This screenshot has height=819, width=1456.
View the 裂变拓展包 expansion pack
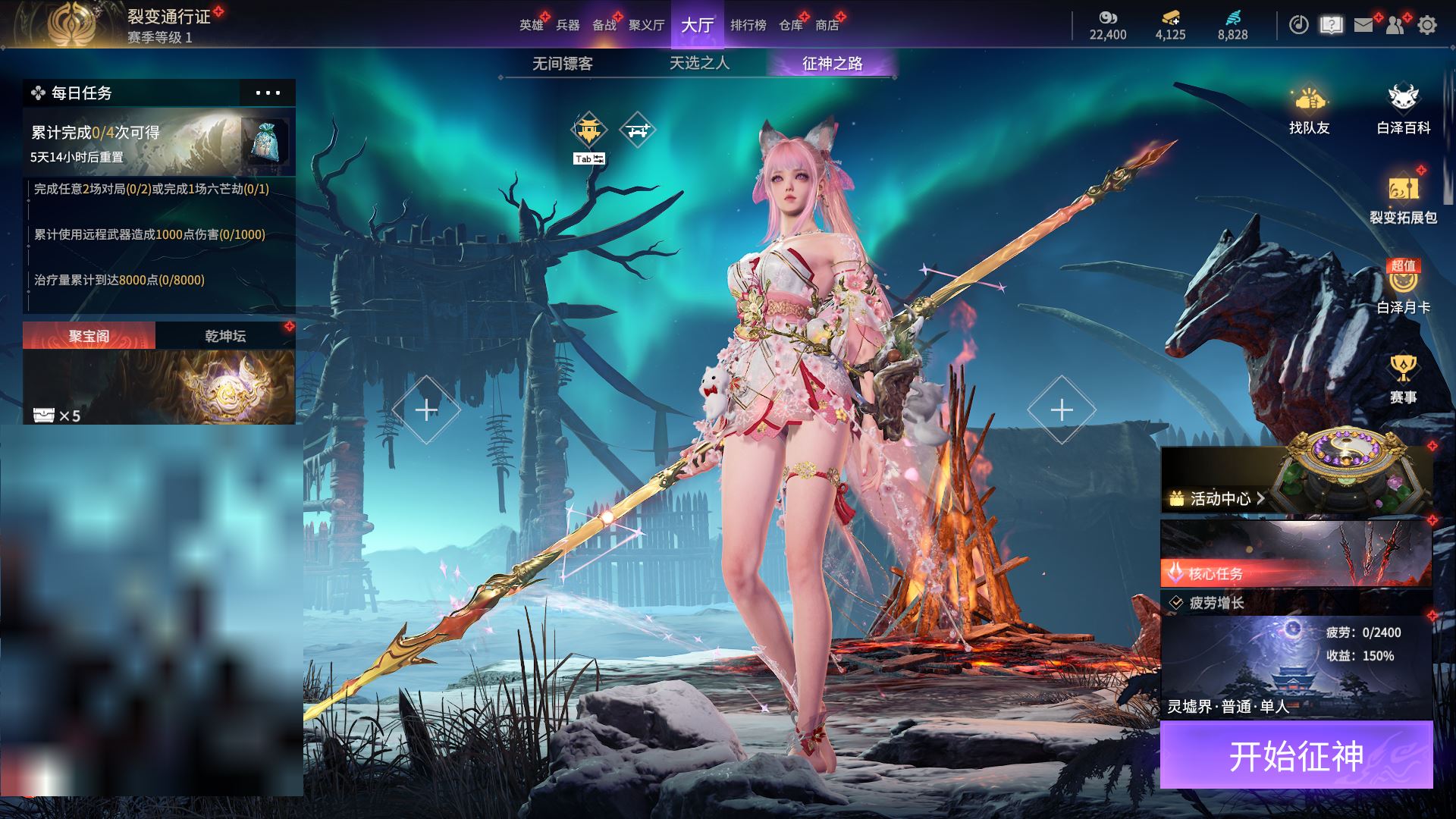click(1403, 199)
